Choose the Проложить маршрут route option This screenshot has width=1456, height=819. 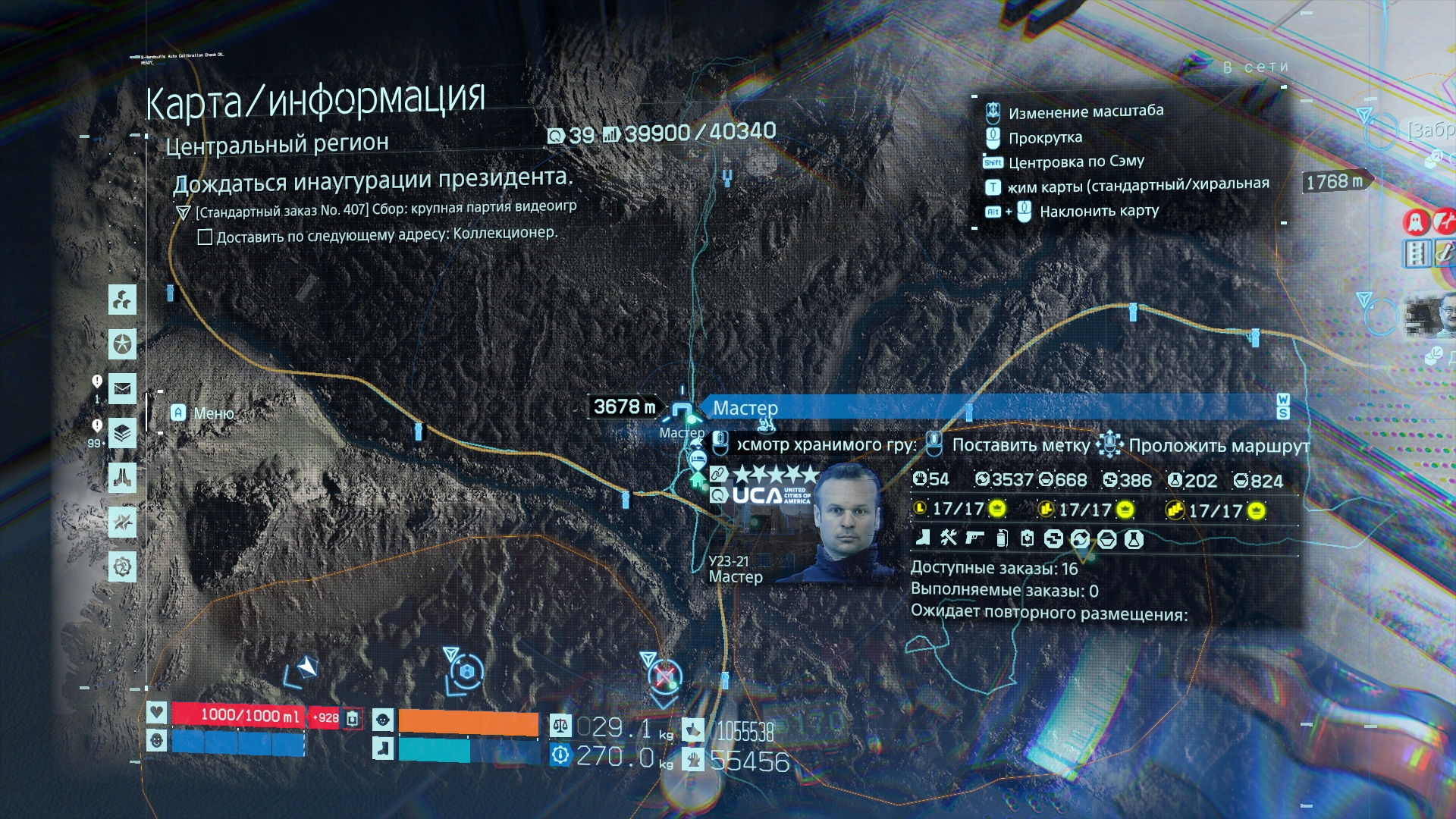[x=1219, y=446]
